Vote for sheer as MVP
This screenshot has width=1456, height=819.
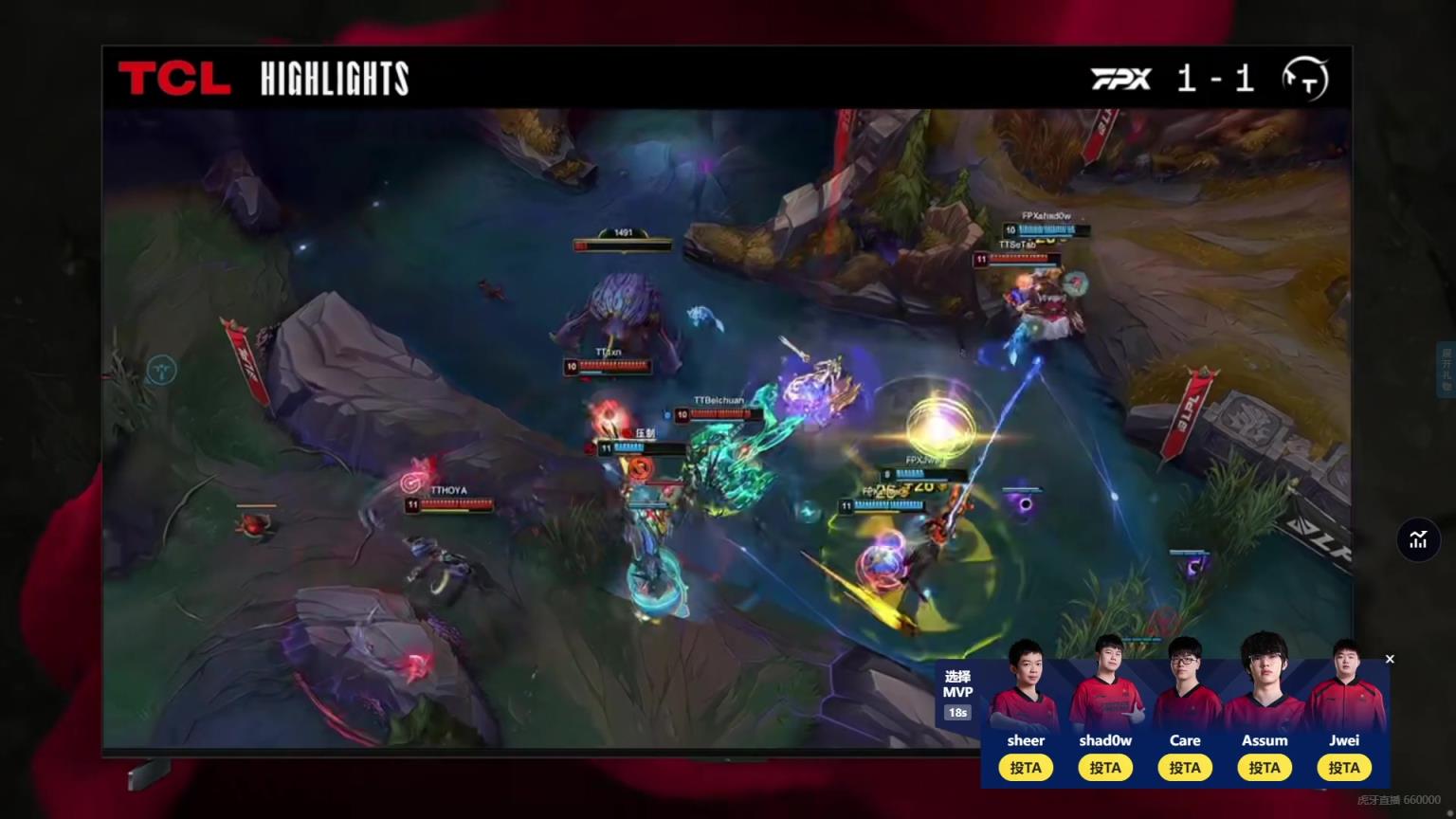point(1025,767)
